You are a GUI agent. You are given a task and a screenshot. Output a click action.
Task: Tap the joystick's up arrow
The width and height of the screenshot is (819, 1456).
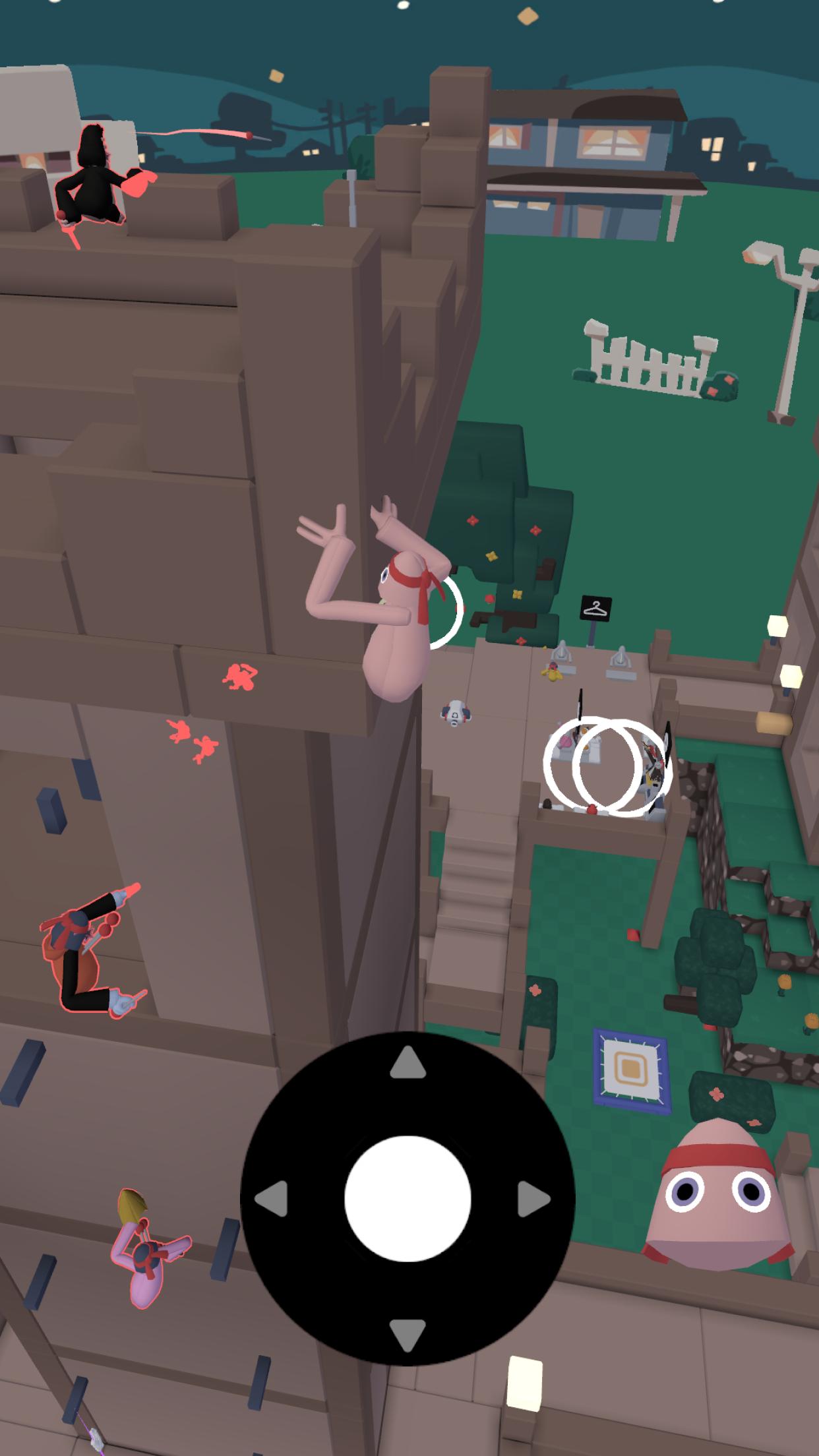point(408,1064)
